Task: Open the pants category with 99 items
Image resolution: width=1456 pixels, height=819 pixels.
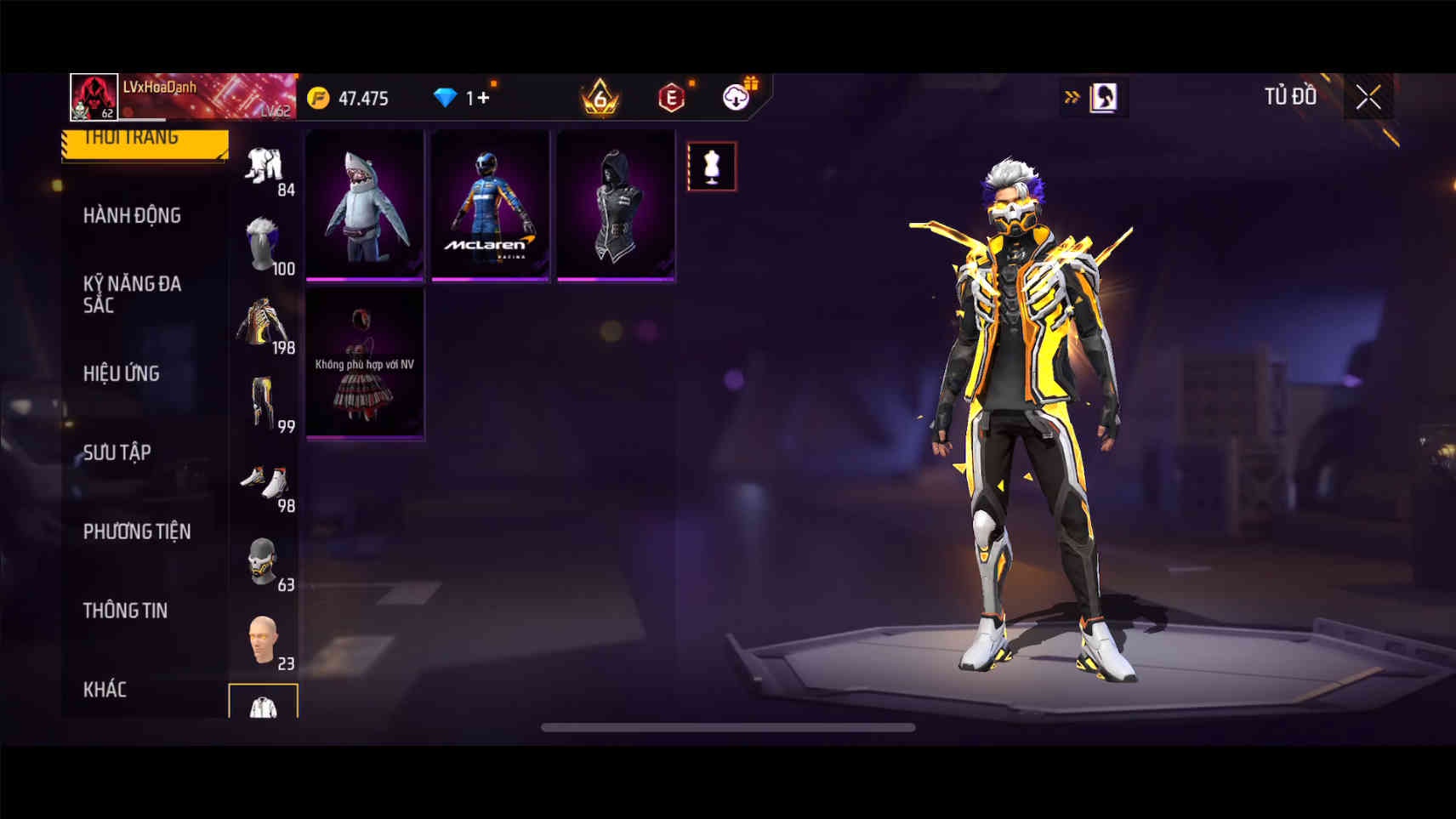Action: (264, 403)
